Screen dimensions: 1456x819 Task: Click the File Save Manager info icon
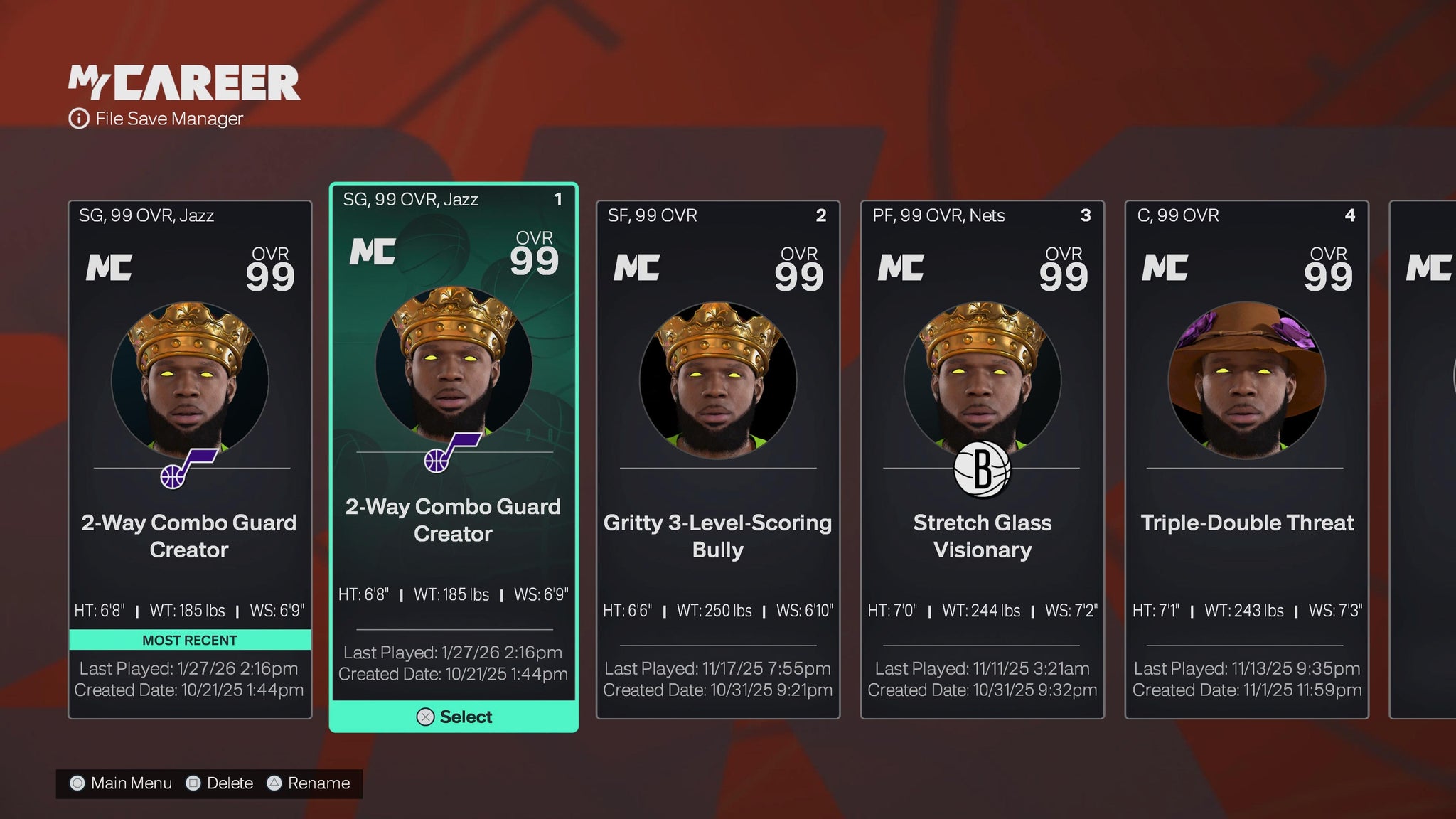point(78,119)
